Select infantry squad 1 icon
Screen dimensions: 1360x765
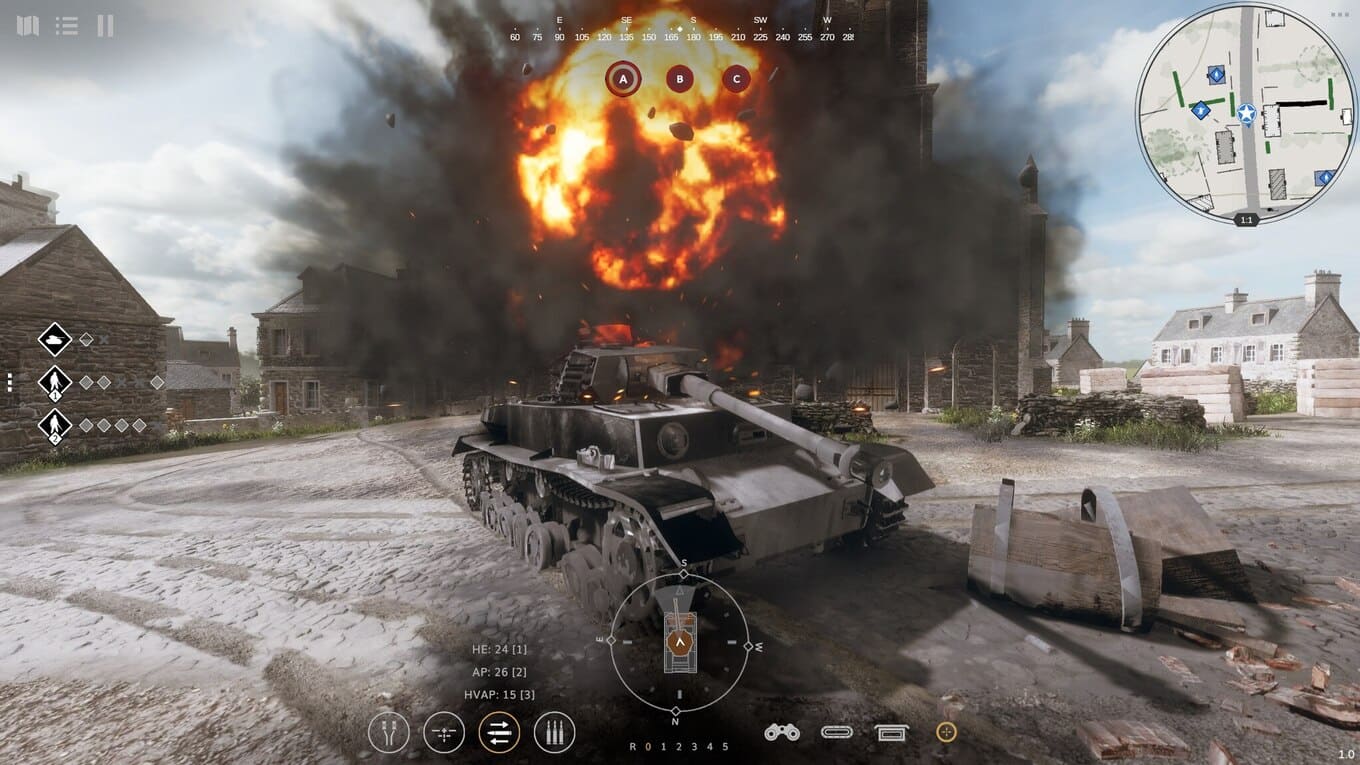[x=54, y=382]
